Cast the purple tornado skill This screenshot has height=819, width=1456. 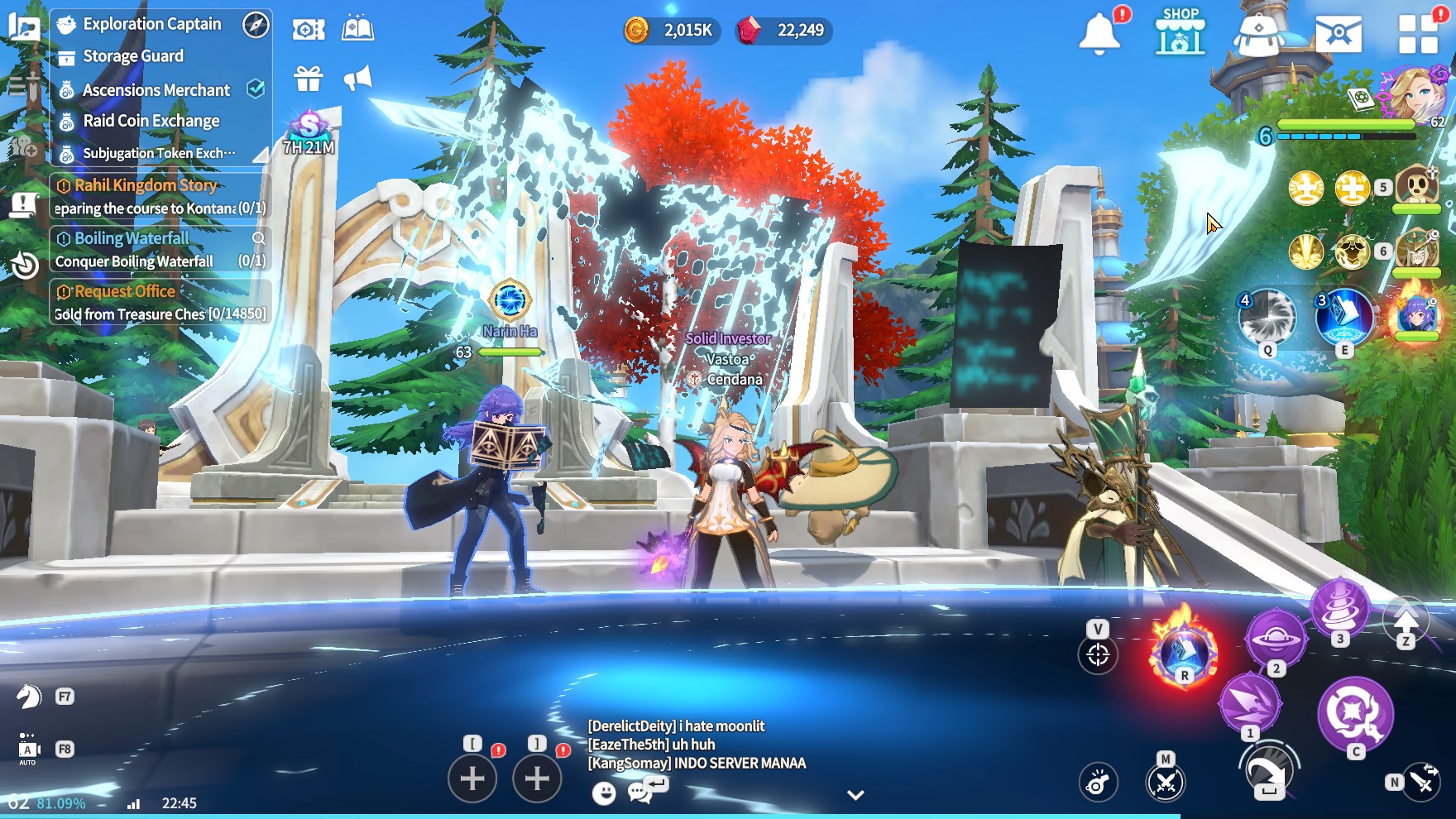click(1340, 607)
